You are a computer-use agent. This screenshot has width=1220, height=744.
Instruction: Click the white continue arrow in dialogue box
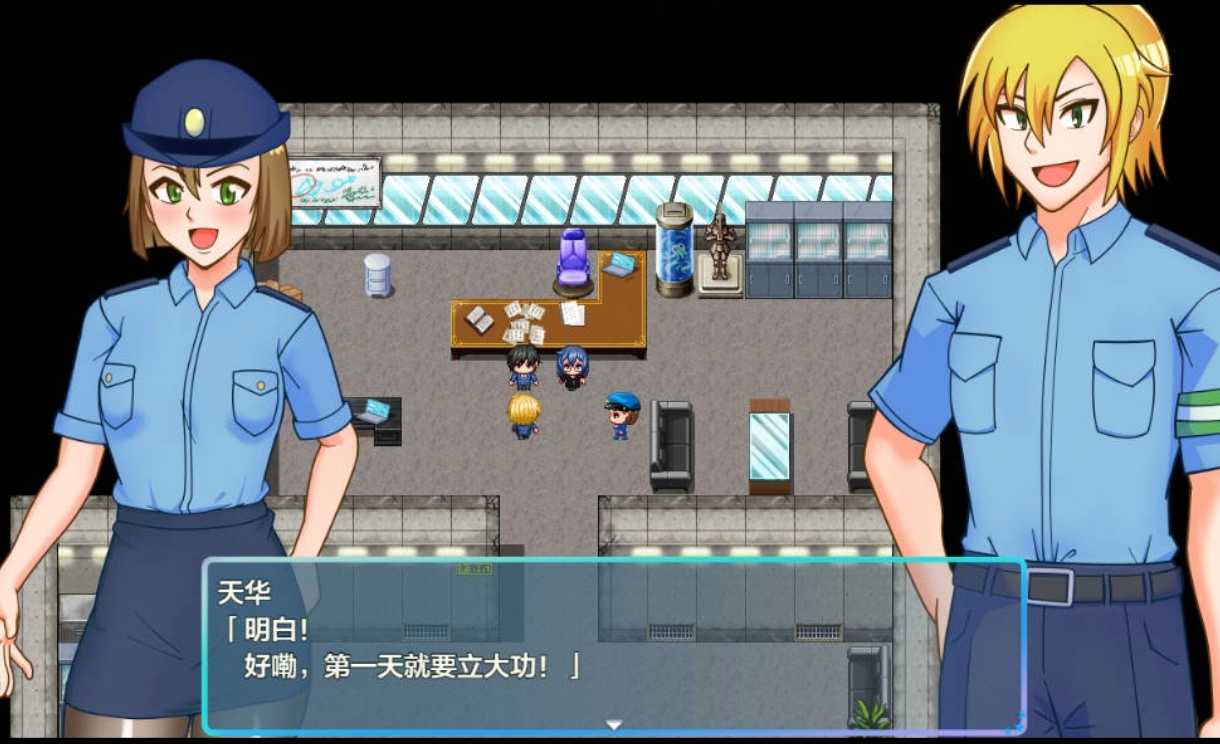point(614,724)
